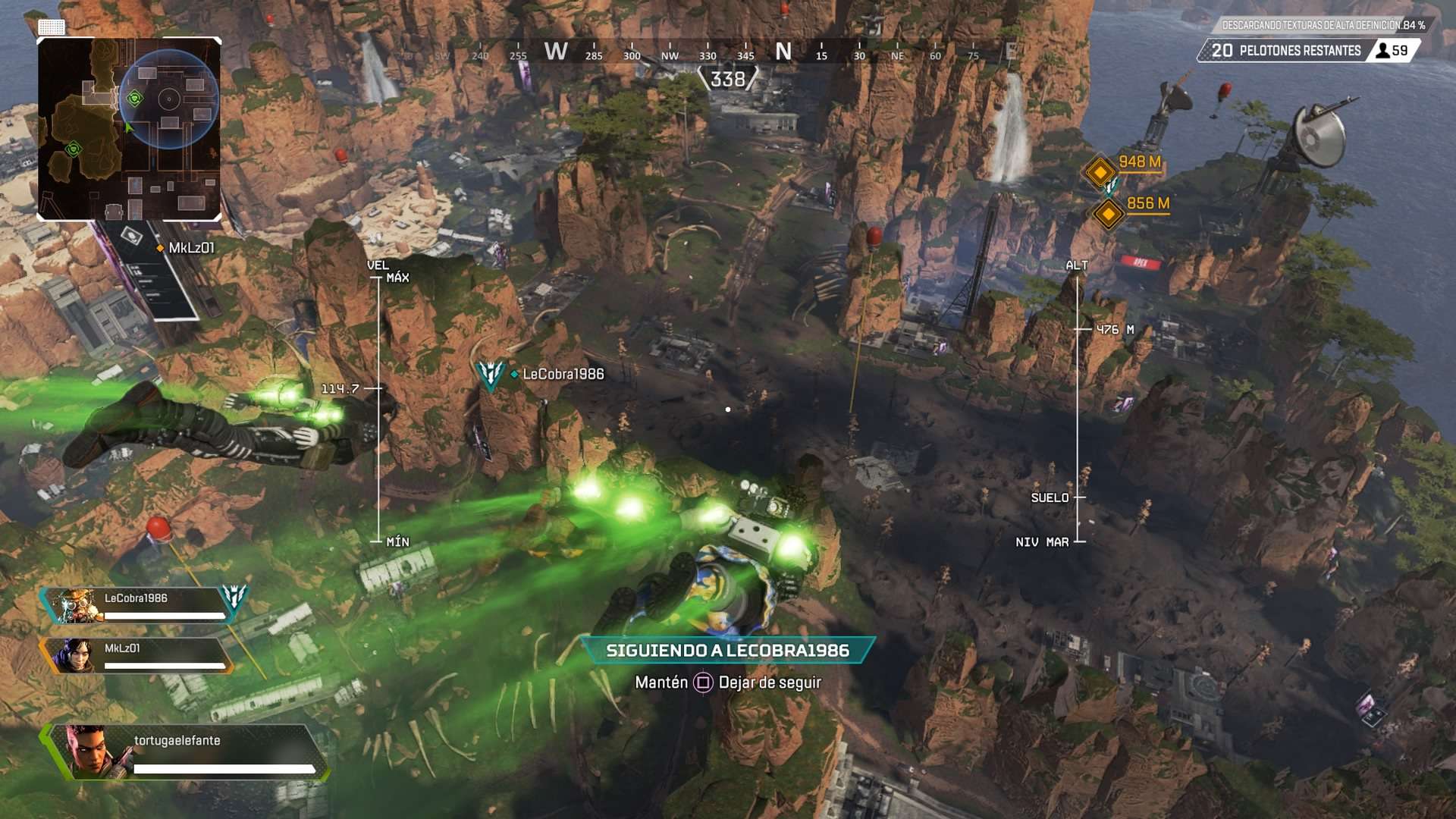Click the small keyboard icon above minimap
Image resolution: width=1456 pixels, height=819 pixels.
coord(52,27)
